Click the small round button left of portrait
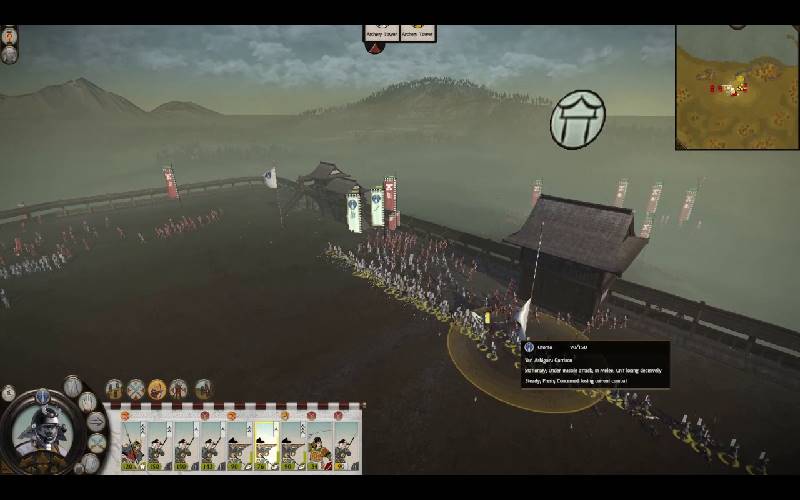This screenshot has height=500, width=800. 9,393
